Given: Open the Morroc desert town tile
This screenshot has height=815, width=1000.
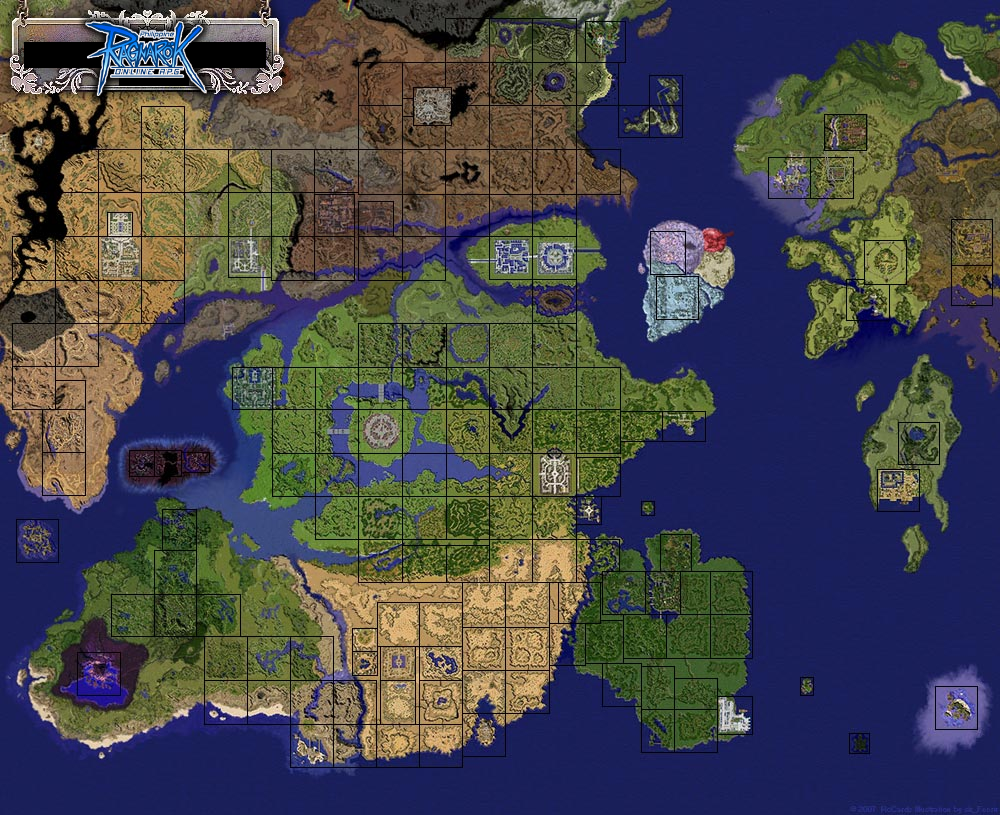Looking at the screenshot, I should (397, 661).
